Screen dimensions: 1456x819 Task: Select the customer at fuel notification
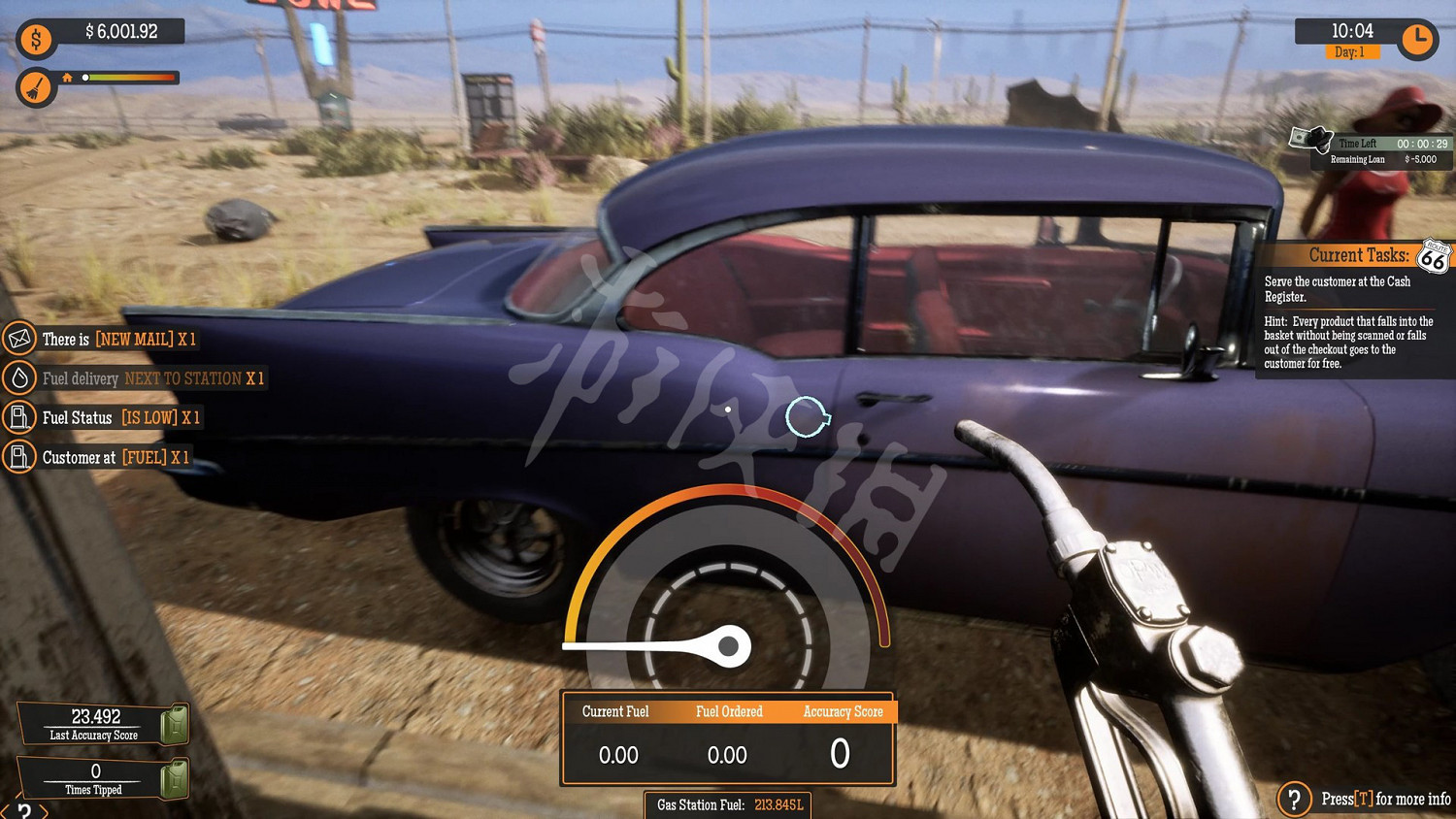click(x=99, y=457)
